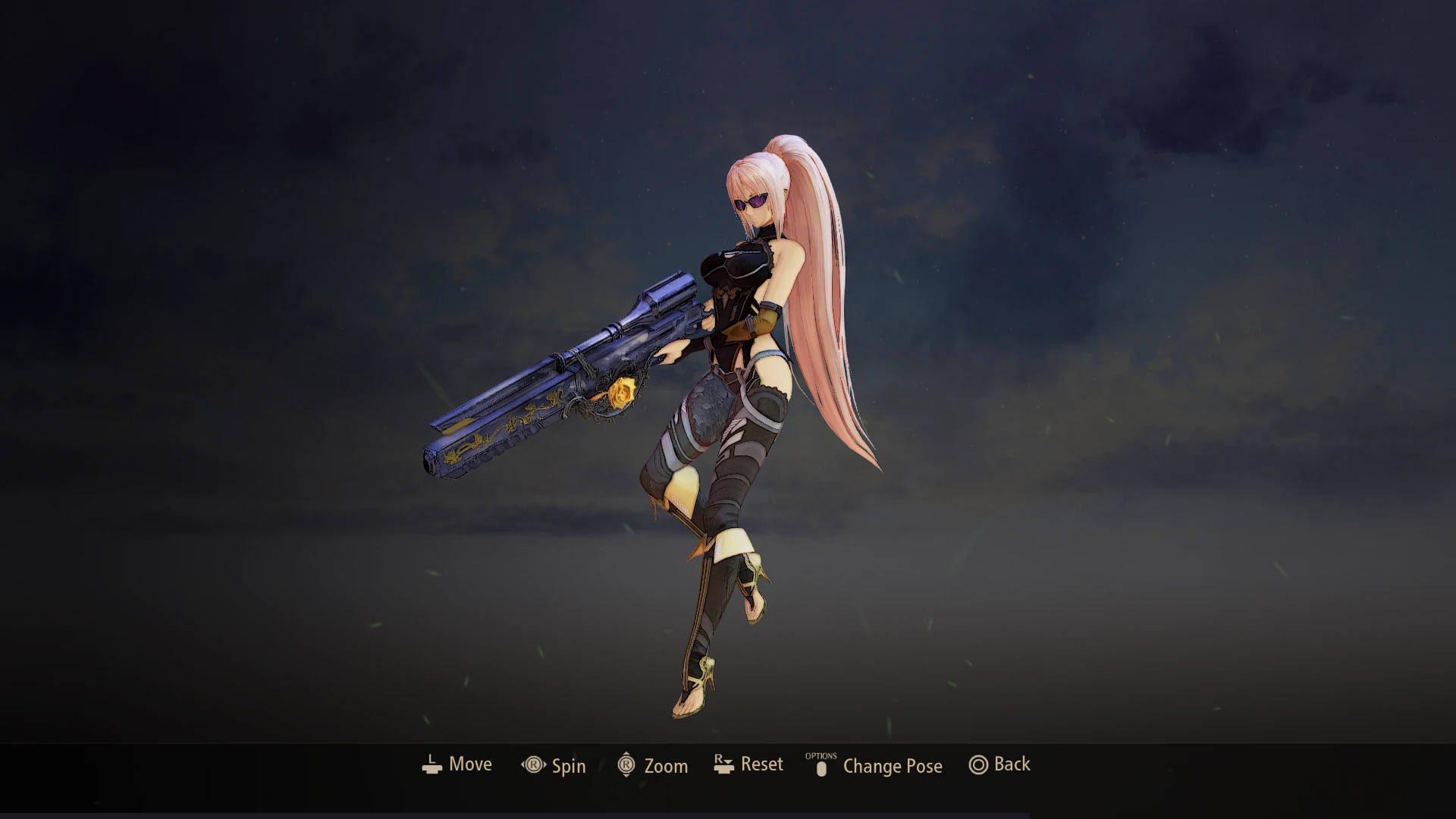1456x819 pixels.
Task: Activate the Reset command
Action: coord(761,764)
